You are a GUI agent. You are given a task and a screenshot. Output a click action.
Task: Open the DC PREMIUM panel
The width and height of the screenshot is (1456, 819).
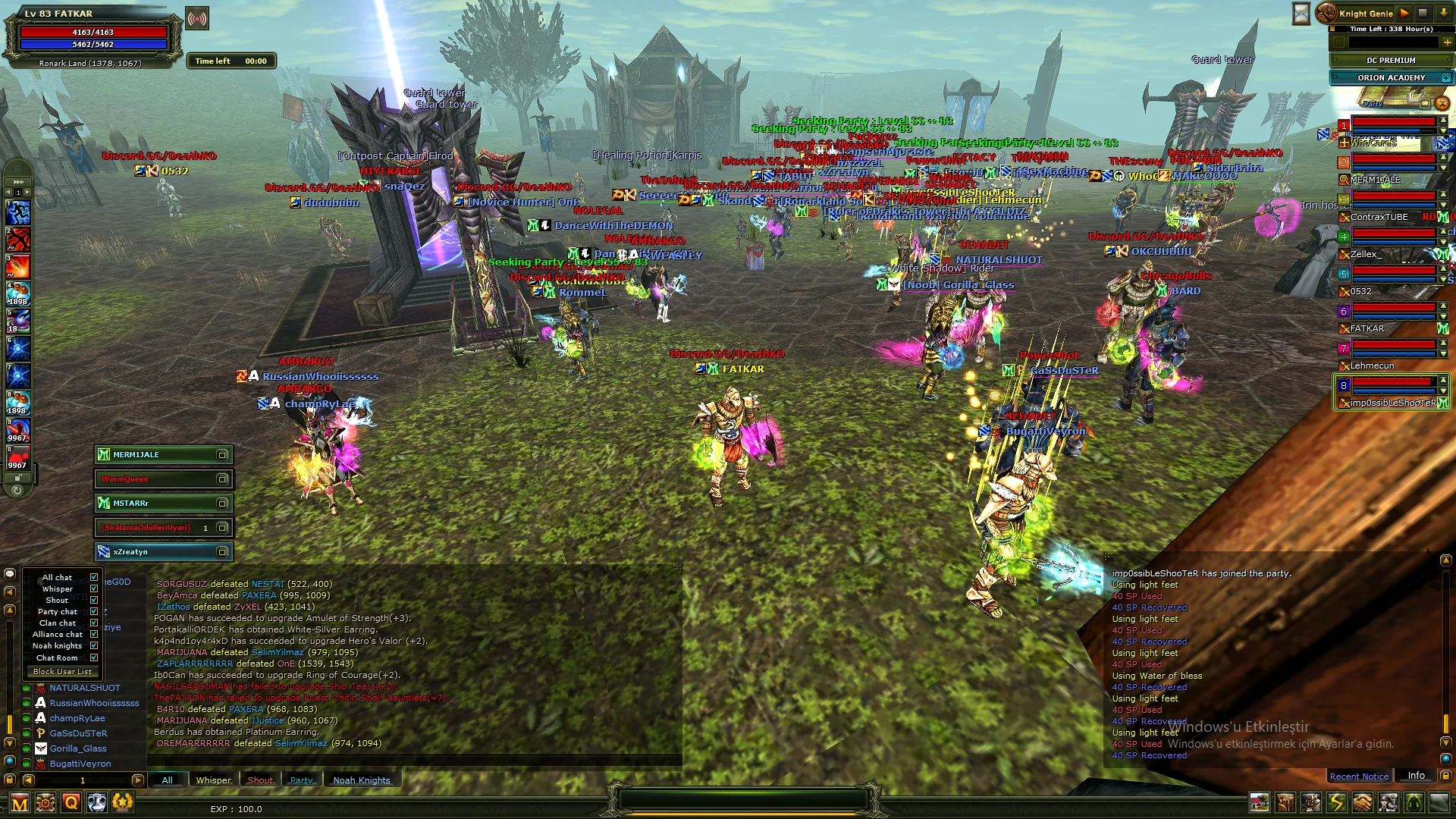[1391, 60]
